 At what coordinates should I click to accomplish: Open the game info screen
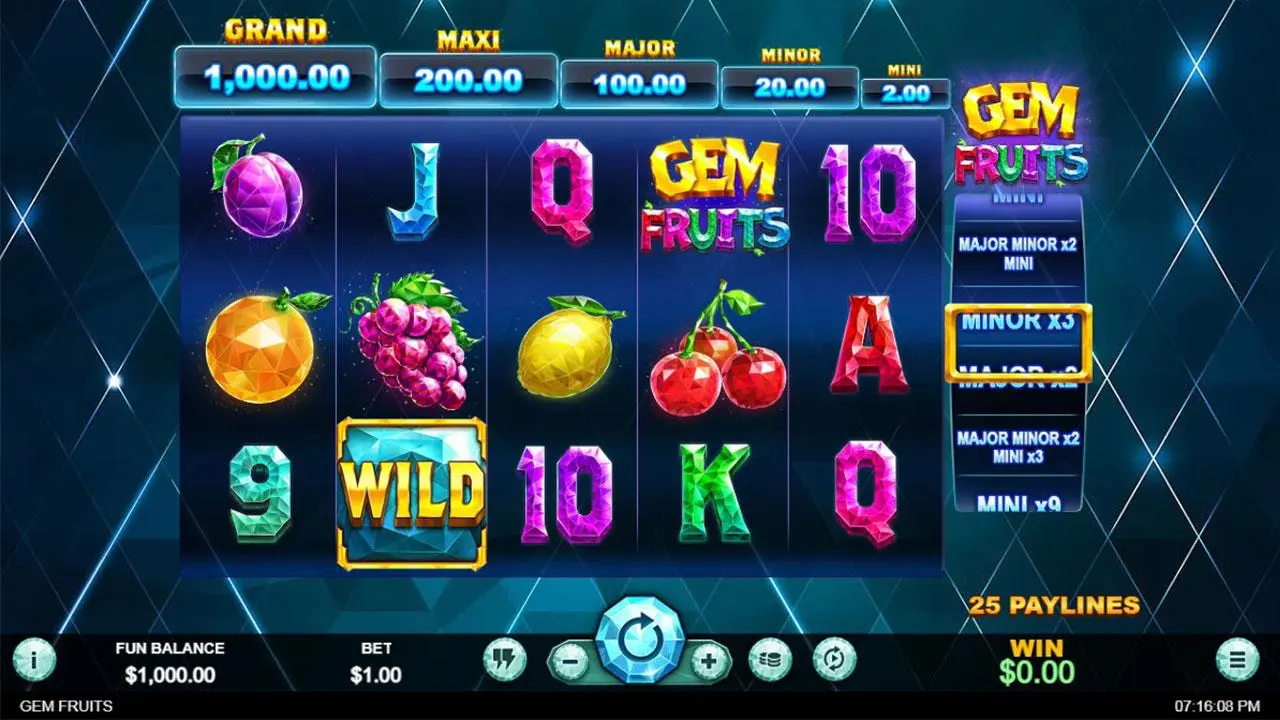(x=33, y=658)
